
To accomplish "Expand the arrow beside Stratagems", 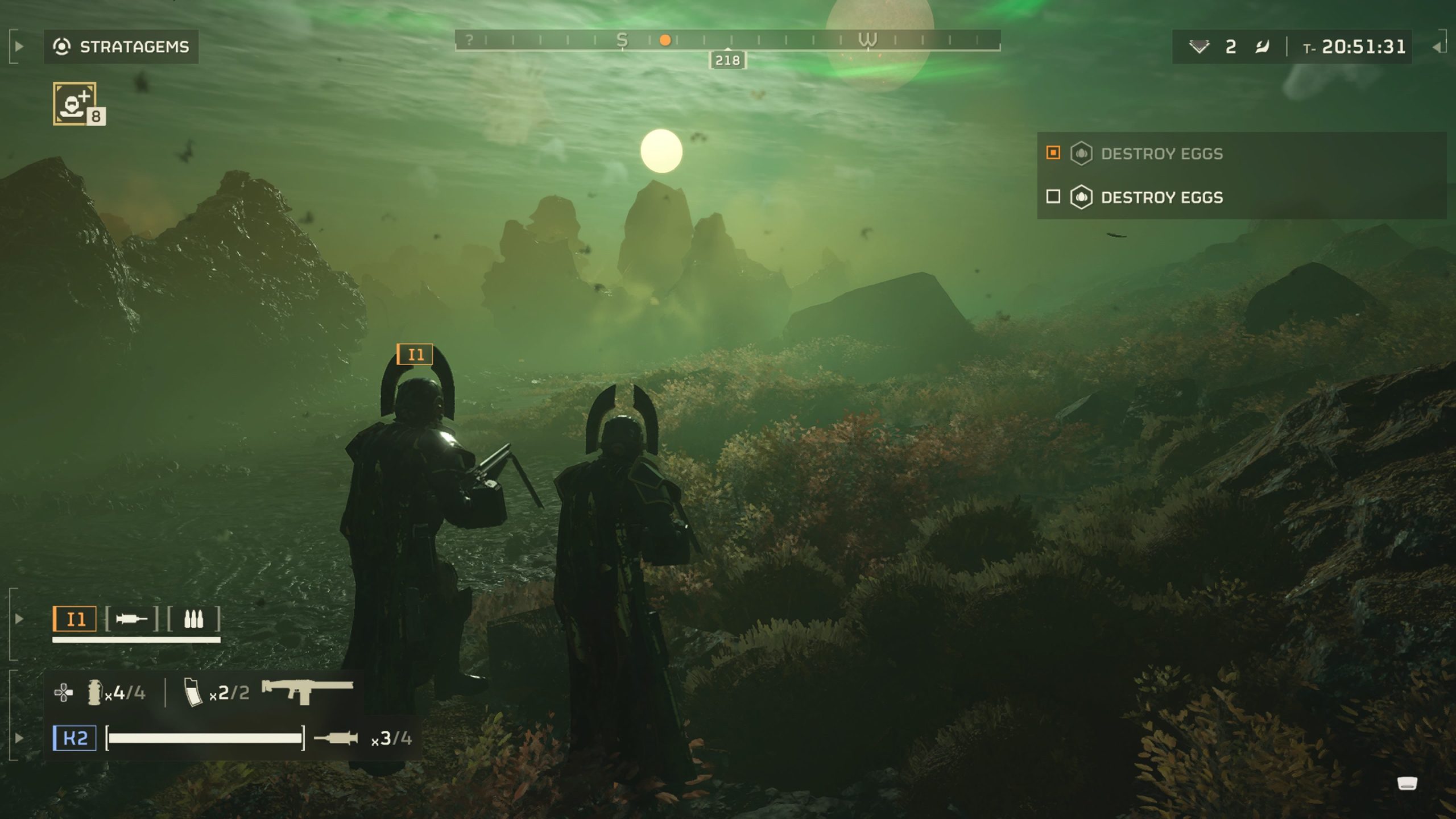I will tap(19, 47).
